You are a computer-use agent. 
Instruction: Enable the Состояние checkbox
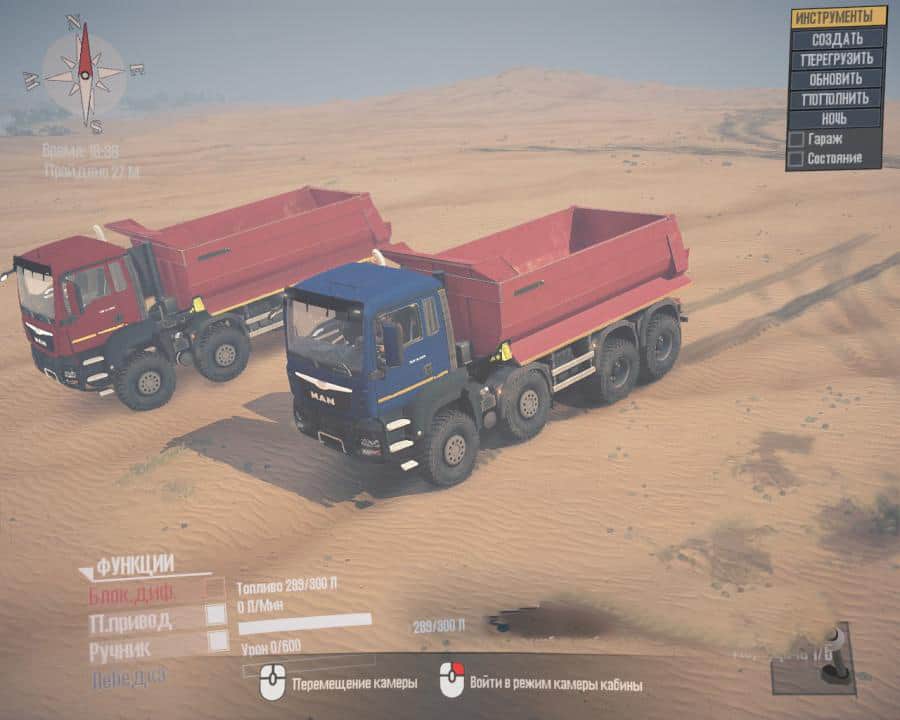pyautogui.click(x=796, y=158)
